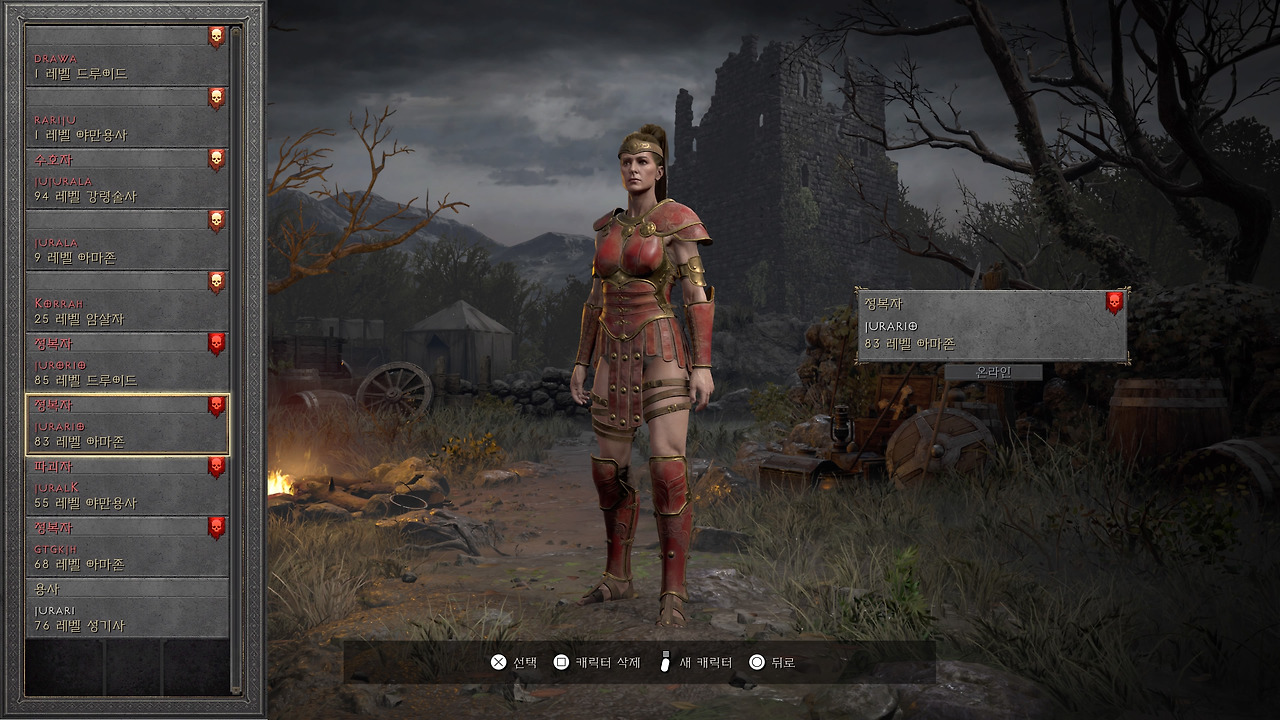Pick JURALK, the level 55 barbarian
Image resolution: width=1280 pixels, height=720 pixels.
pyautogui.click(x=127, y=485)
